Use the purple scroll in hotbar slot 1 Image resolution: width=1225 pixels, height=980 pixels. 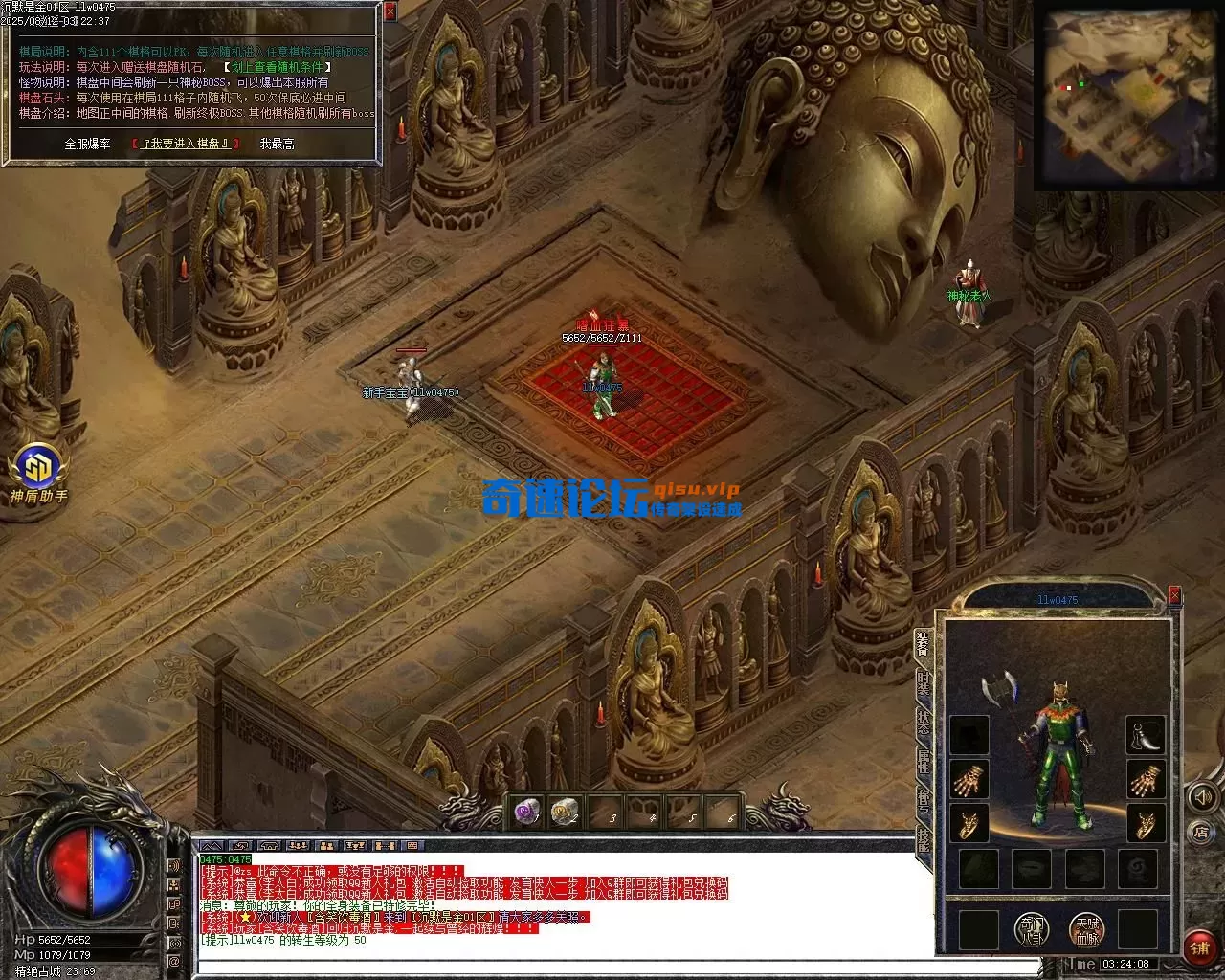(x=528, y=813)
